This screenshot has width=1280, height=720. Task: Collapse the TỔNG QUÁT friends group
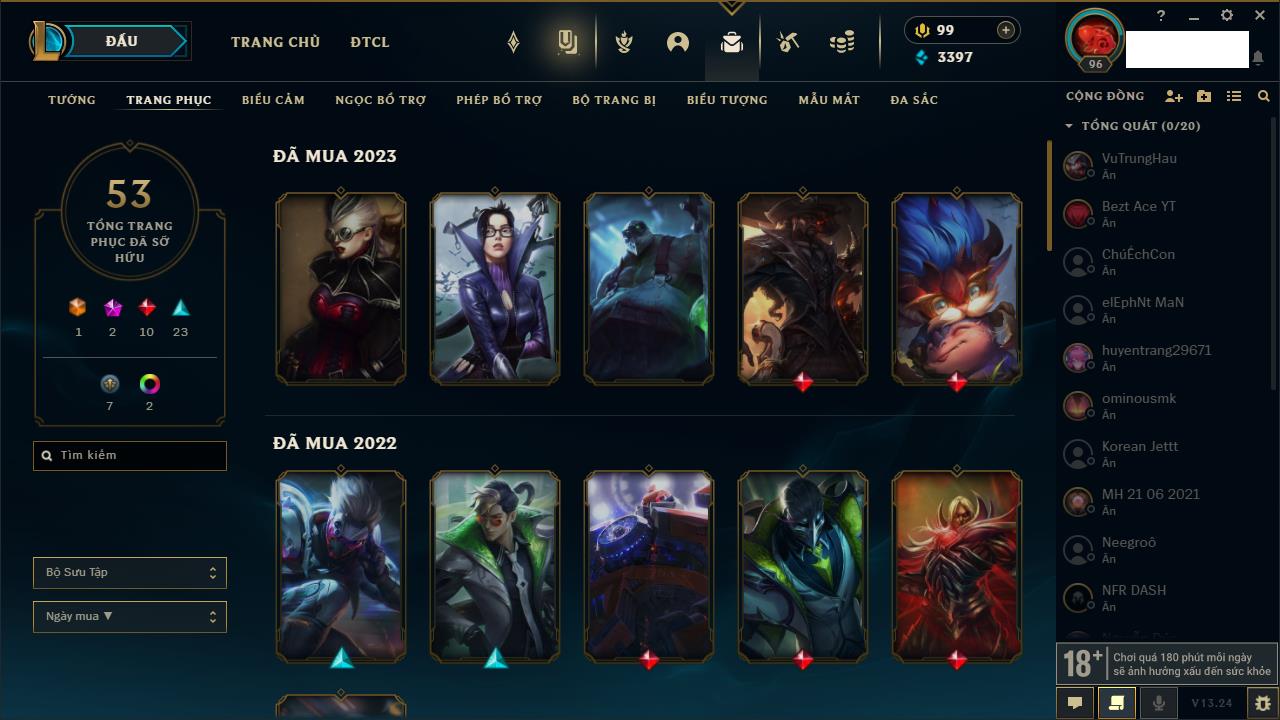pyautogui.click(x=1069, y=126)
